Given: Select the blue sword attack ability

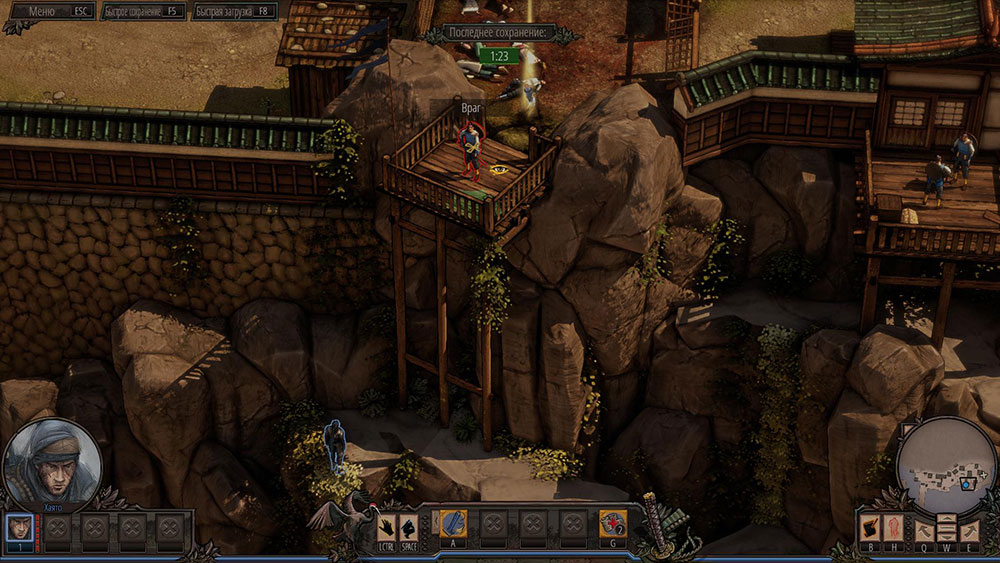Looking at the screenshot, I should [x=453, y=523].
